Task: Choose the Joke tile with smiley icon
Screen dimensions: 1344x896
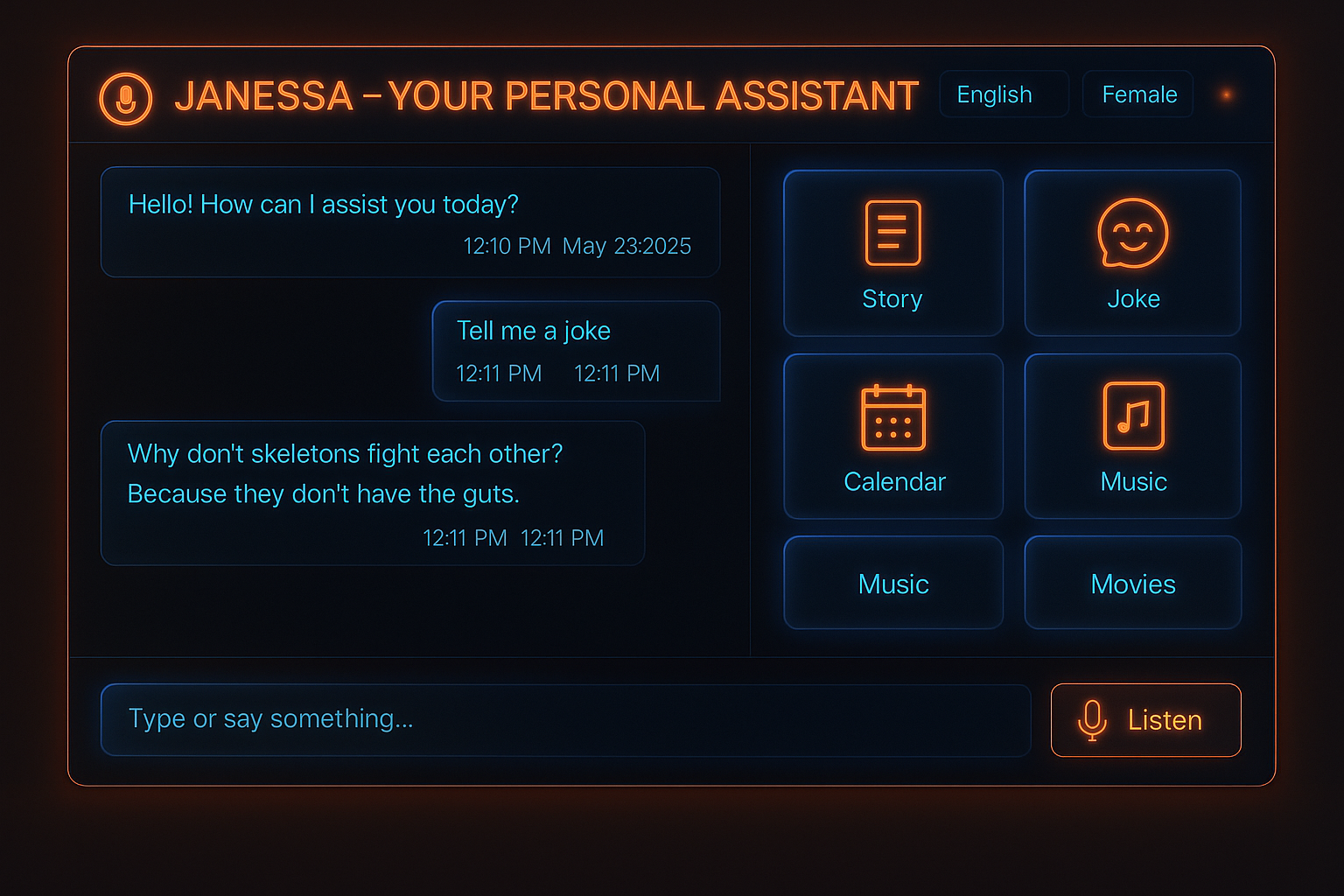Action: 1132,253
